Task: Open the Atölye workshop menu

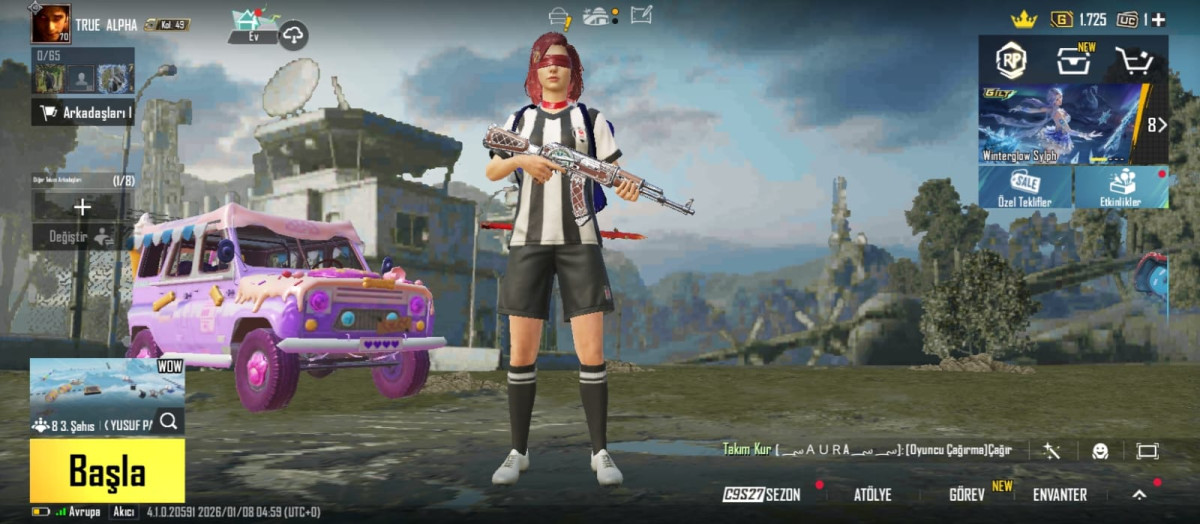Action: point(872,495)
